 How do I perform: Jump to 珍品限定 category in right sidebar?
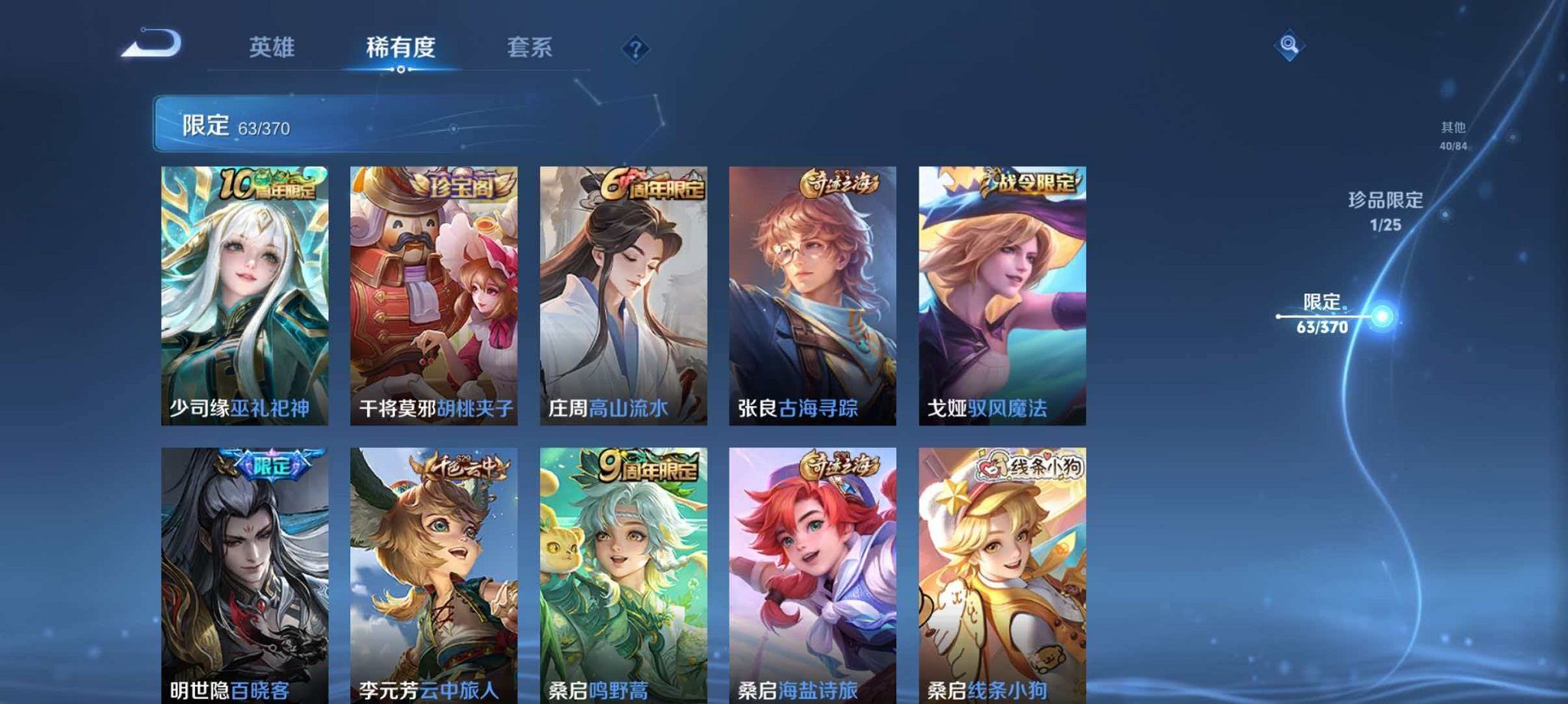1387,212
